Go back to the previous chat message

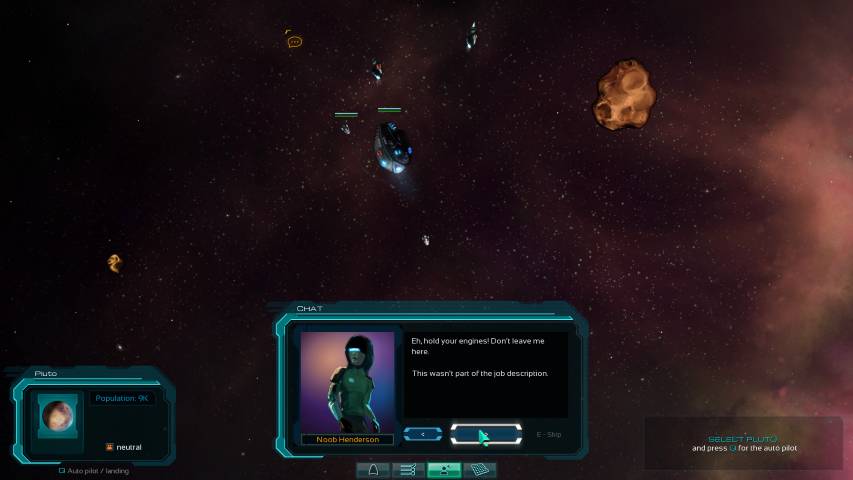point(423,434)
